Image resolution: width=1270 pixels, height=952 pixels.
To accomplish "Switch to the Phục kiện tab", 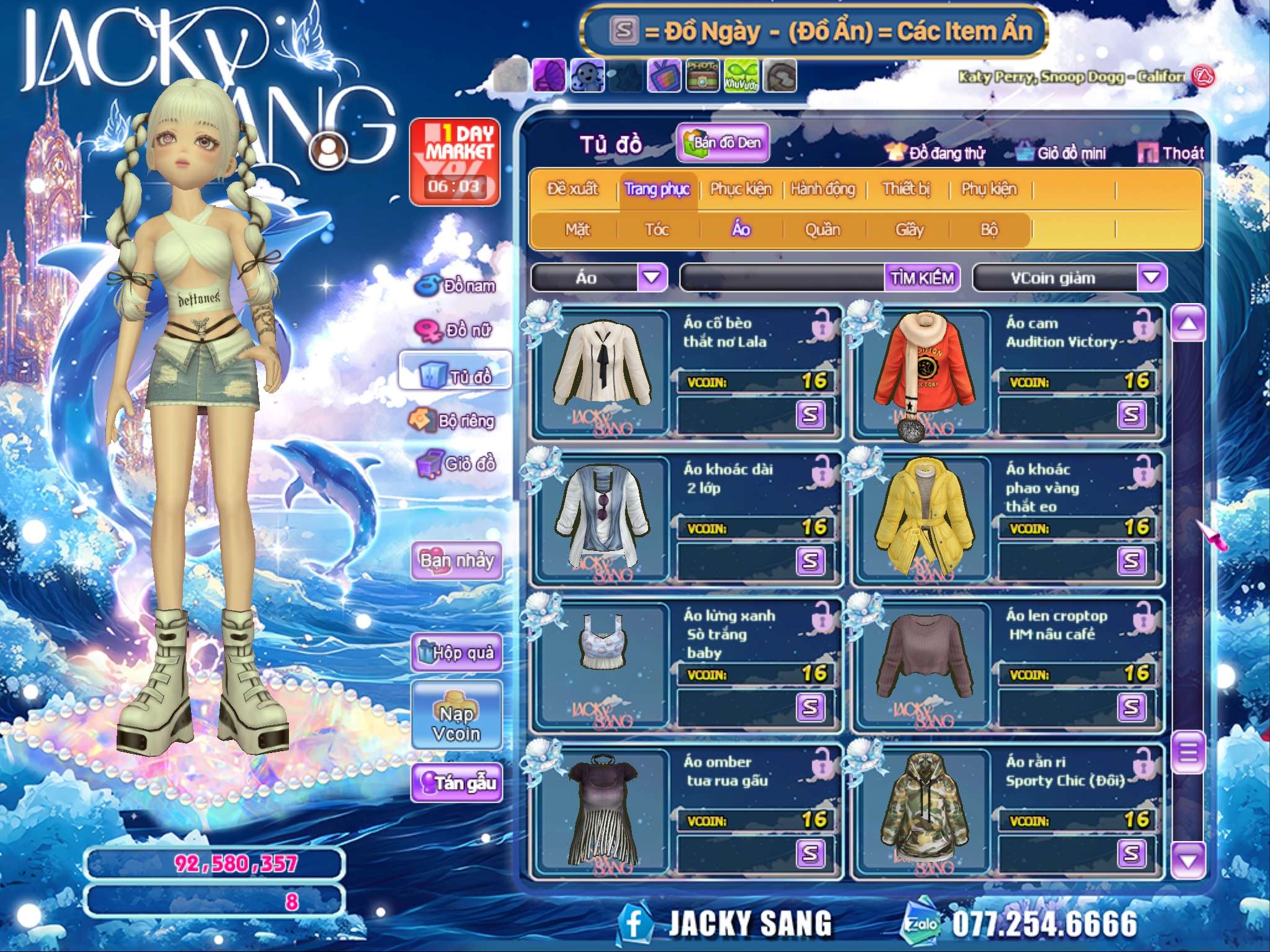I will 740,189.
